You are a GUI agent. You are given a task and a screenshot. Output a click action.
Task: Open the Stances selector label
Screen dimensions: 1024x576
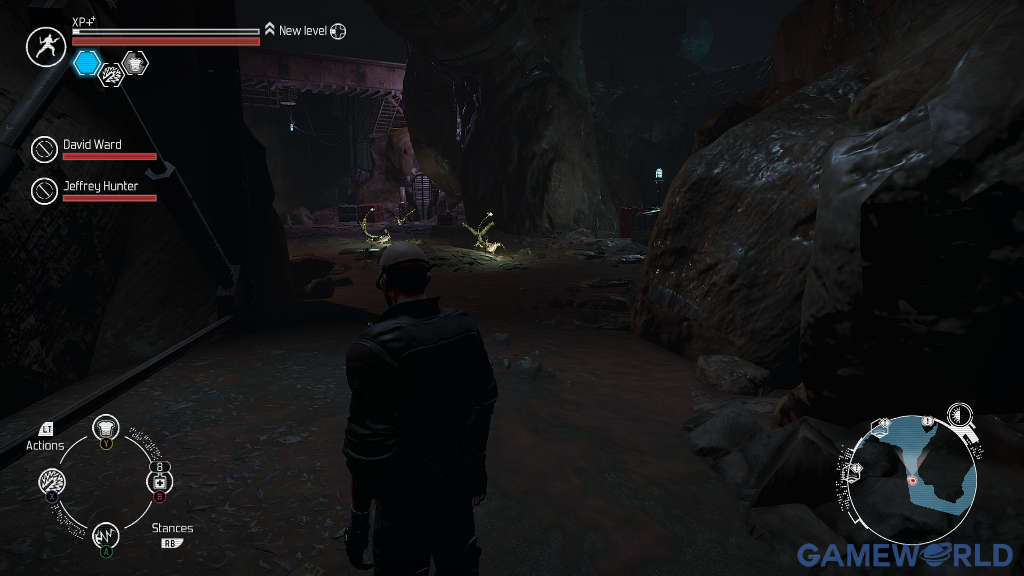point(172,528)
